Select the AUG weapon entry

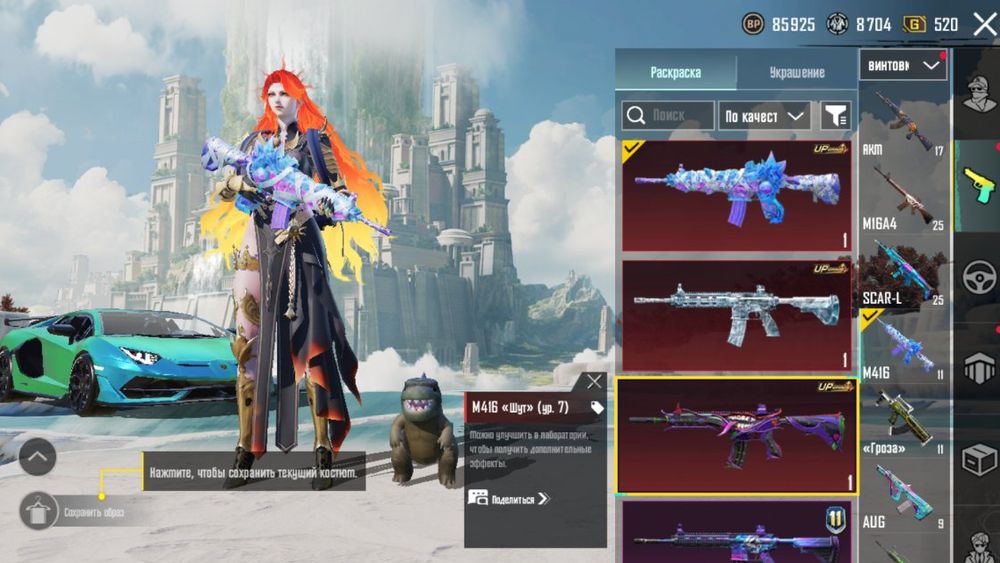click(x=904, y=495)
